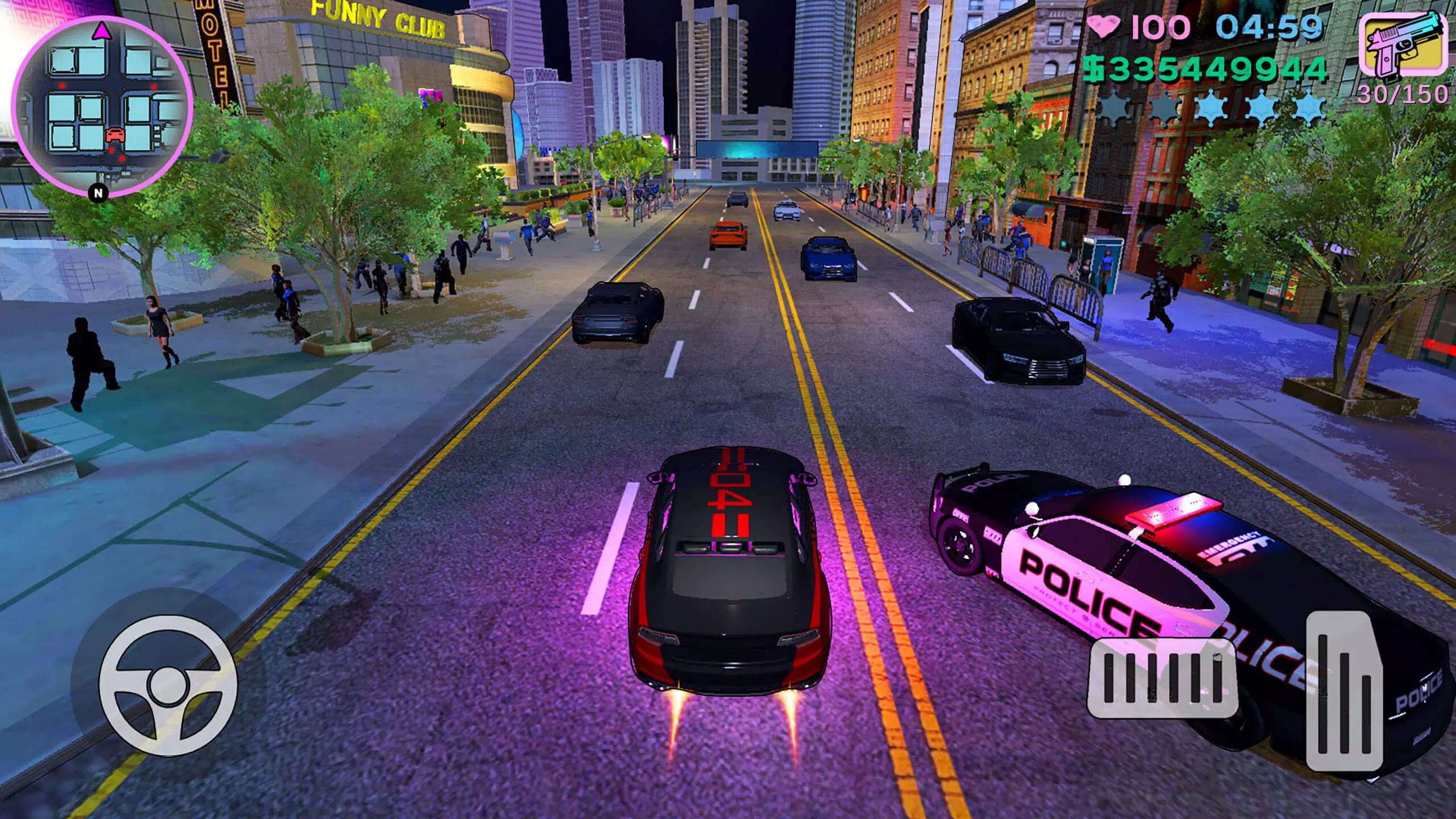Tap the steering wheel control
Image resolution: width=1456 pixels, height=819 pixels.
click(168, 685)
